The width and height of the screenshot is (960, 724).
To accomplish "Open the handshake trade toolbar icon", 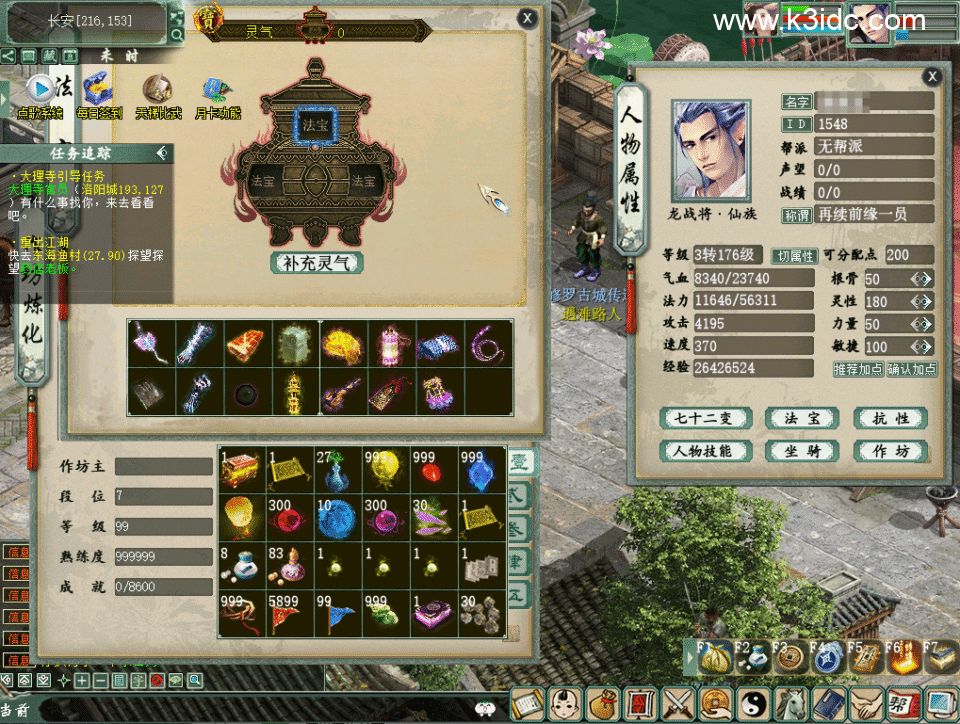I will pyautogui.click(x=867, y=705).
